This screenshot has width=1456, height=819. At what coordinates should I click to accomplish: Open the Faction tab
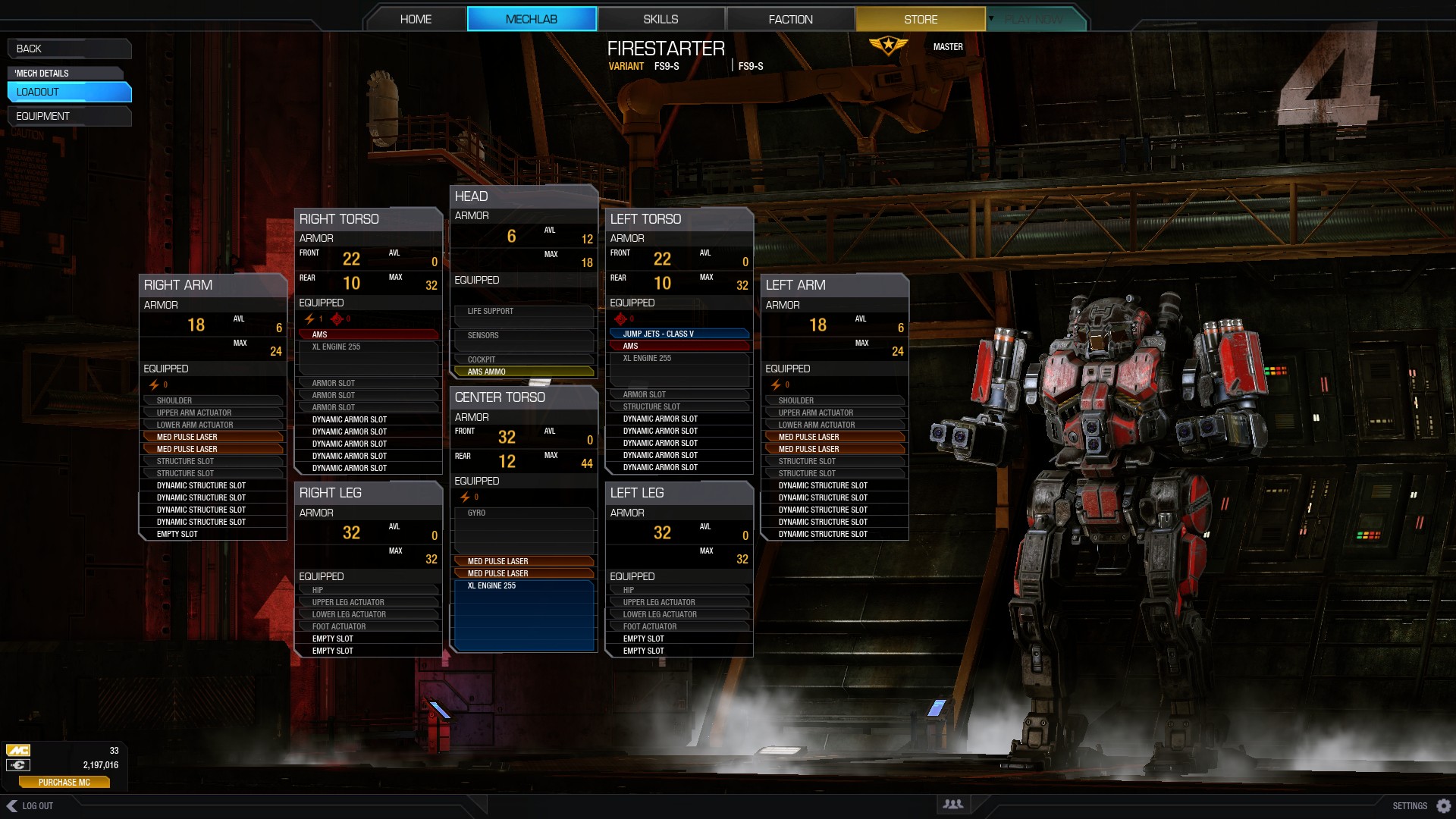[790, 19]
